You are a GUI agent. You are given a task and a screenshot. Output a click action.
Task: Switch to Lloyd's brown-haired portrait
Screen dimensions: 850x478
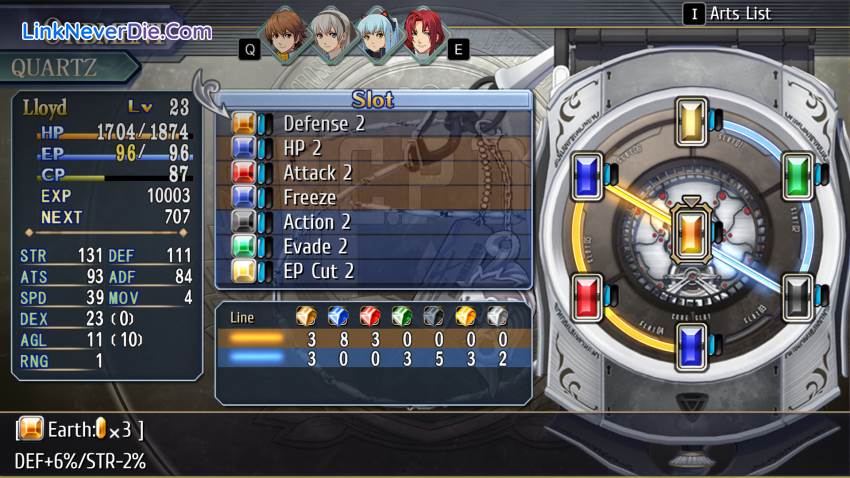(x=287, y=37)
